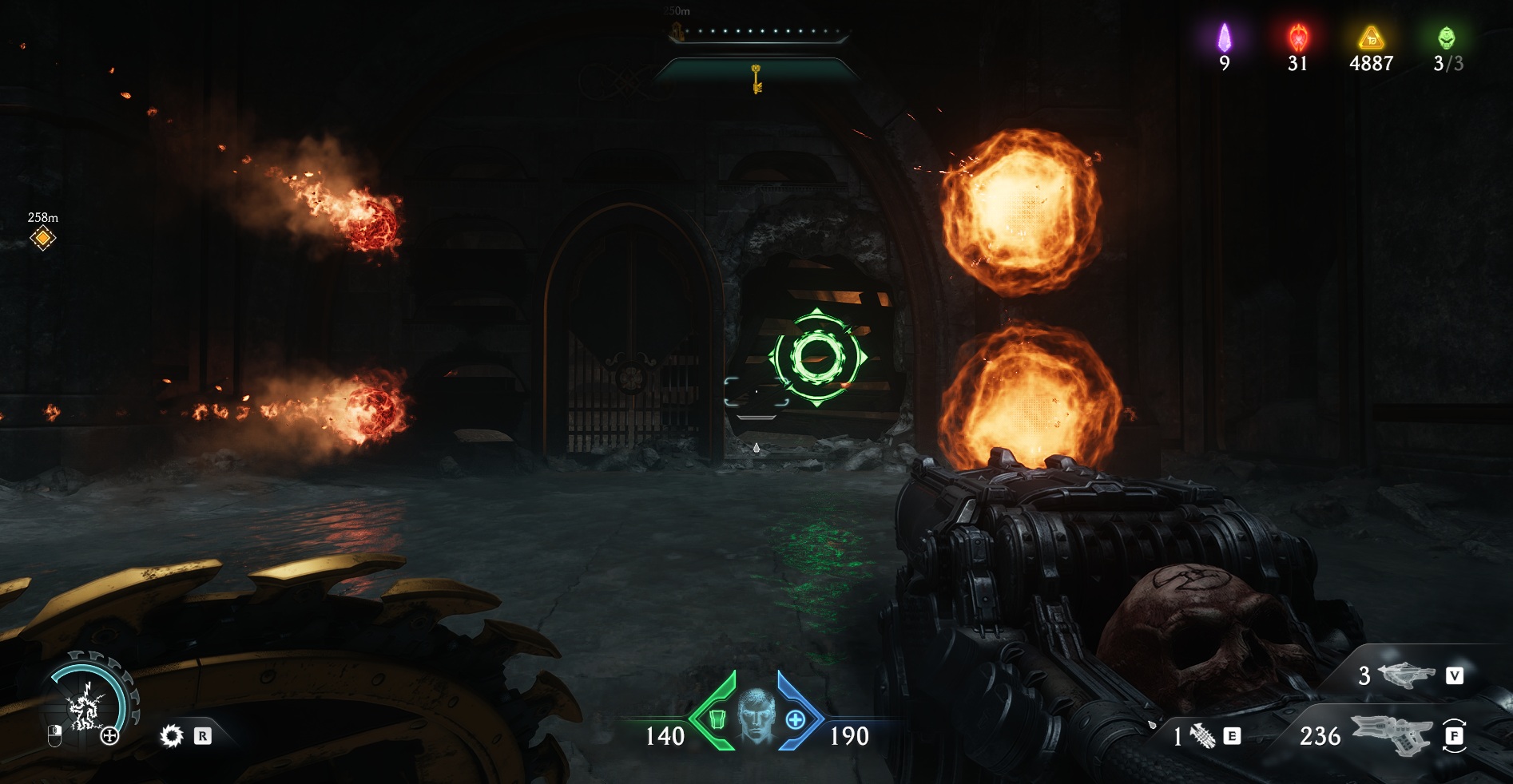Open the gold currency icon
Viewport: 1513px width, 784px height.
click(x=1371, y=38)
